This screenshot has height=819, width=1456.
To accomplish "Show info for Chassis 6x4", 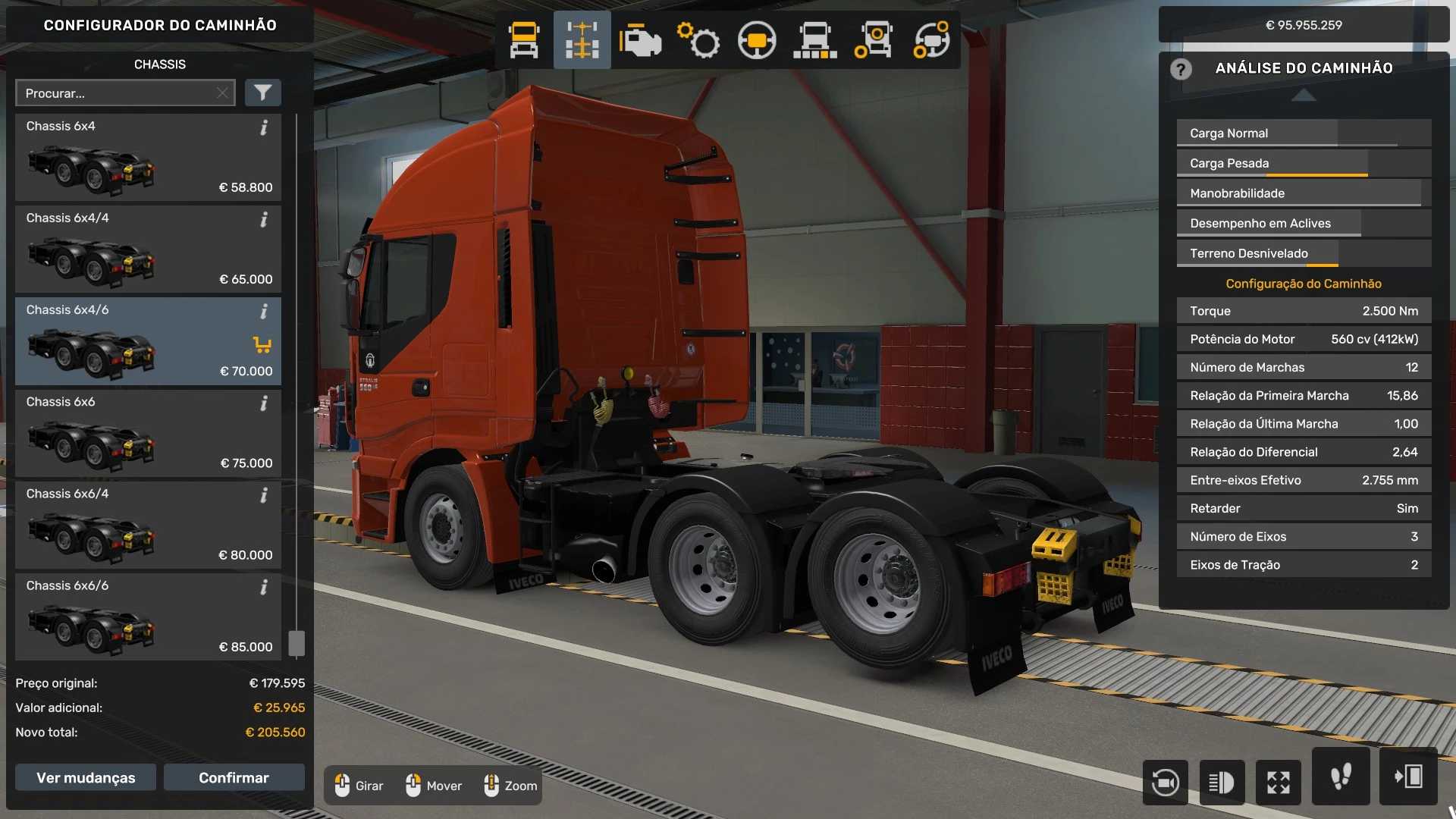I will click(x=264, y=127).
